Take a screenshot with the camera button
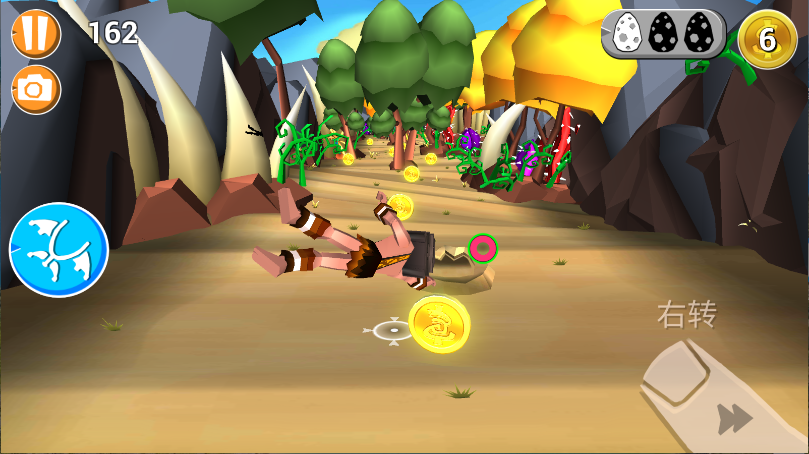 (36, 90)
